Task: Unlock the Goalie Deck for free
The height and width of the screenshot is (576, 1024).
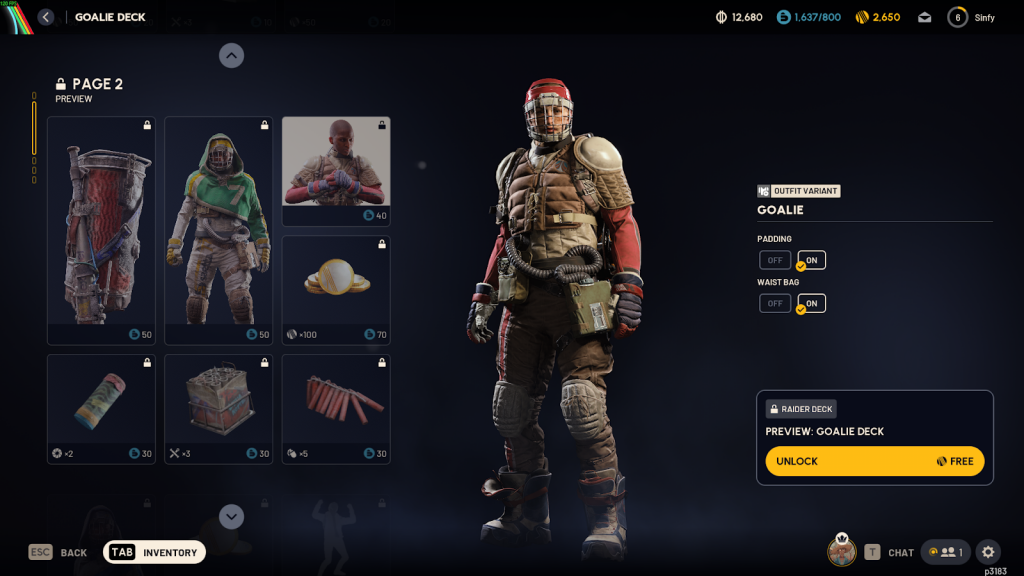Action: 875,461
